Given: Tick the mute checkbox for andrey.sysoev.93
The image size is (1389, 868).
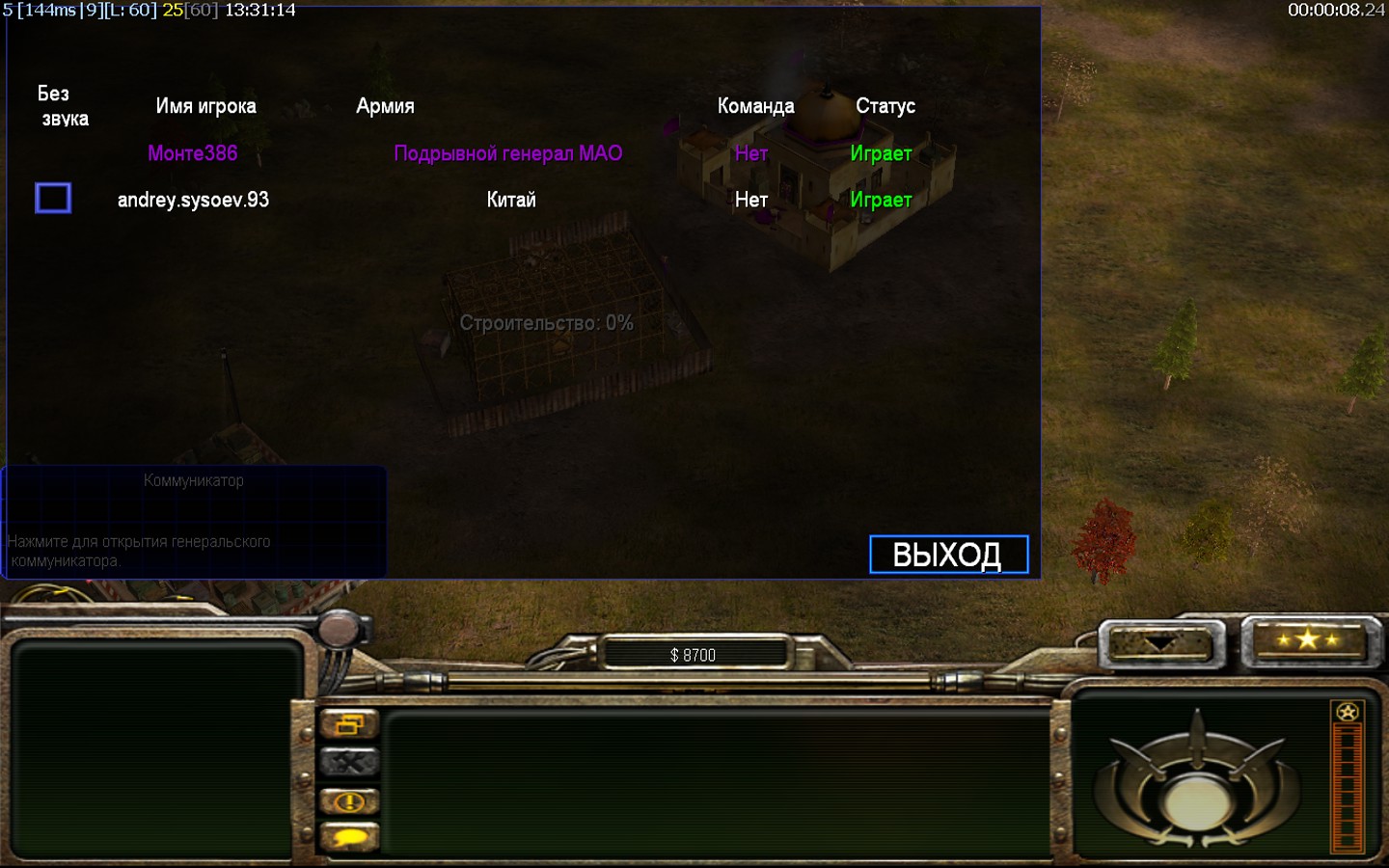Looking at the screenshot, I should (x=53, y=198).
